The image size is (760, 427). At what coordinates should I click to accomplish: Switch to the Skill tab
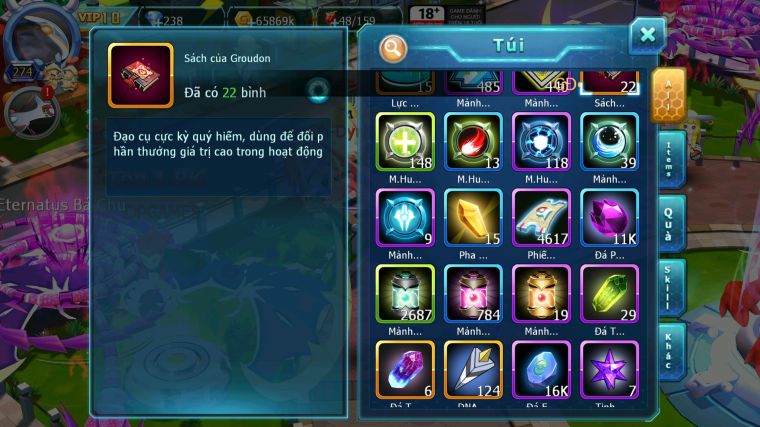tap(670, 288)
